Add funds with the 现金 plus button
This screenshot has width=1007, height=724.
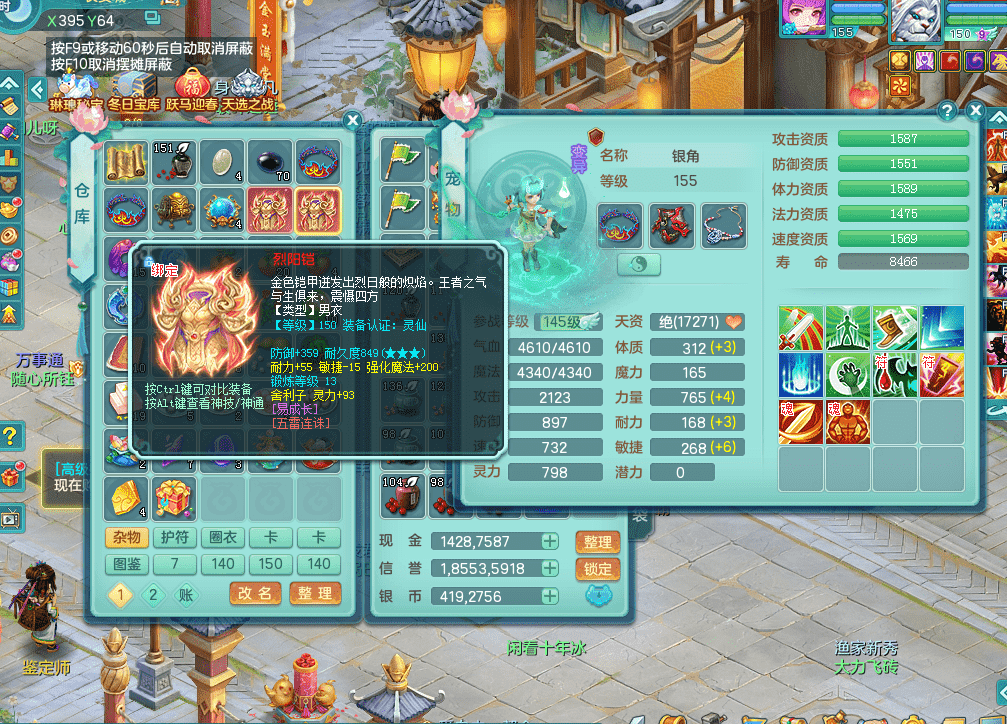(550, 542)
